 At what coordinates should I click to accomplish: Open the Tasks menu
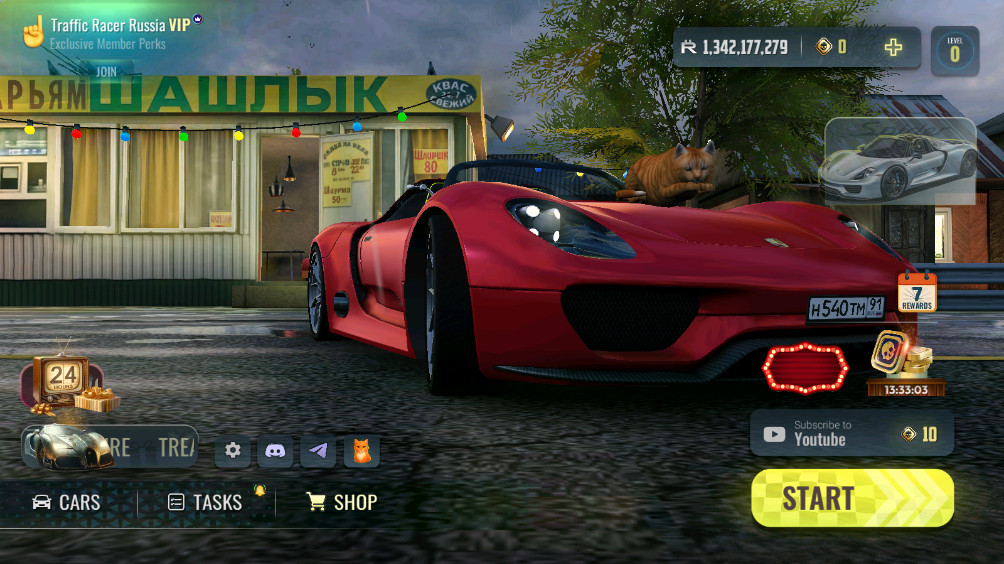click(x=206, y=502)
